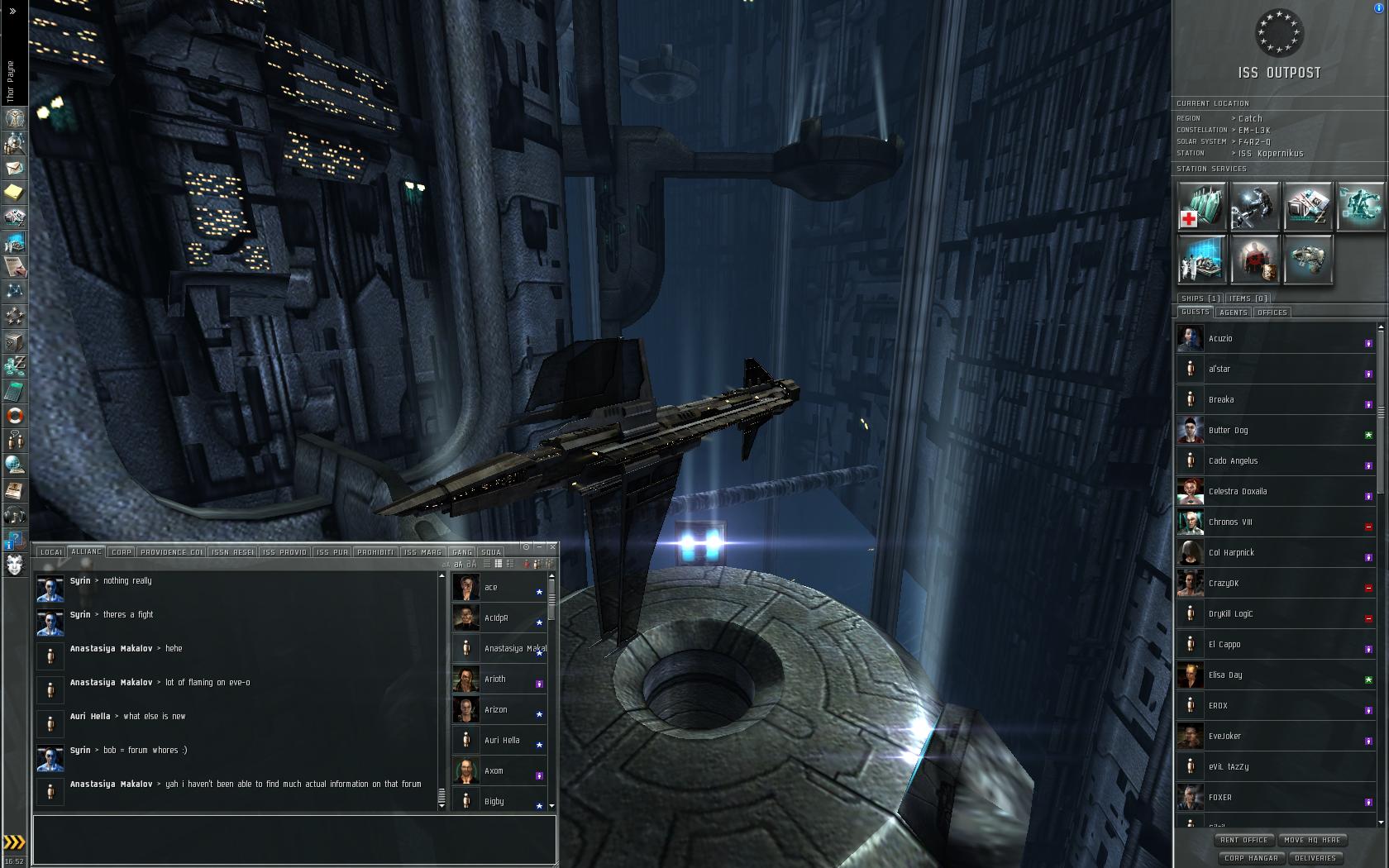The width and height of the screenshot is (1389, 868).
Task: Switch to the Local chat tab
Action: [51, 552]
